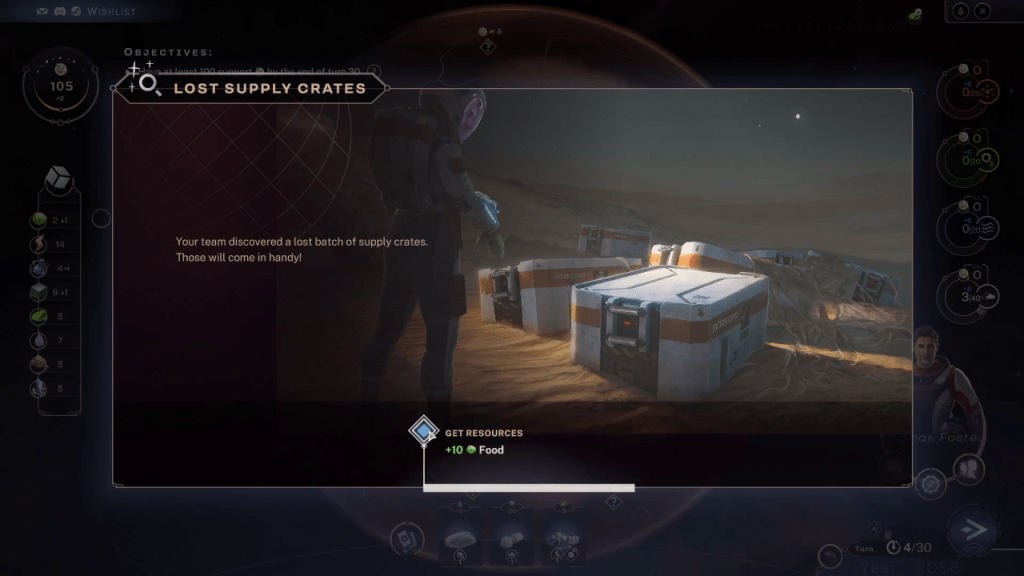Open the cards deck button
The image size is (1024, 576).
[x=407, y=538]
